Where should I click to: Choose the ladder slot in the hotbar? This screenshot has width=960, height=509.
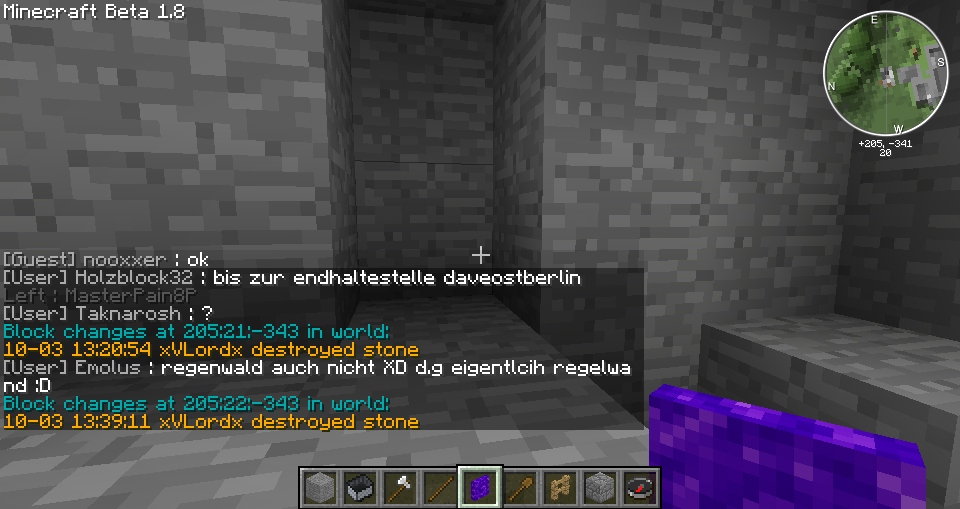tap(559, 487)
